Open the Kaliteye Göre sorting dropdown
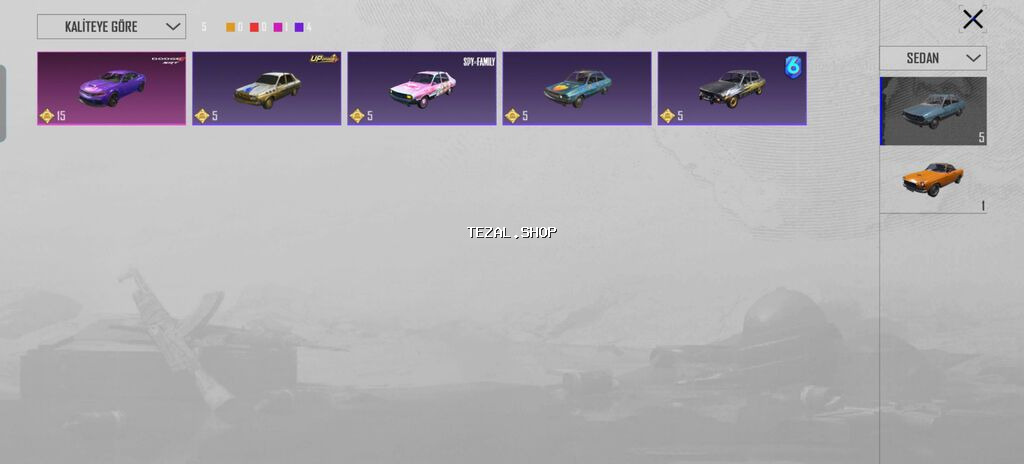Image resolution: width=1024 pixels, height=464 pixels. click(111, 27)
